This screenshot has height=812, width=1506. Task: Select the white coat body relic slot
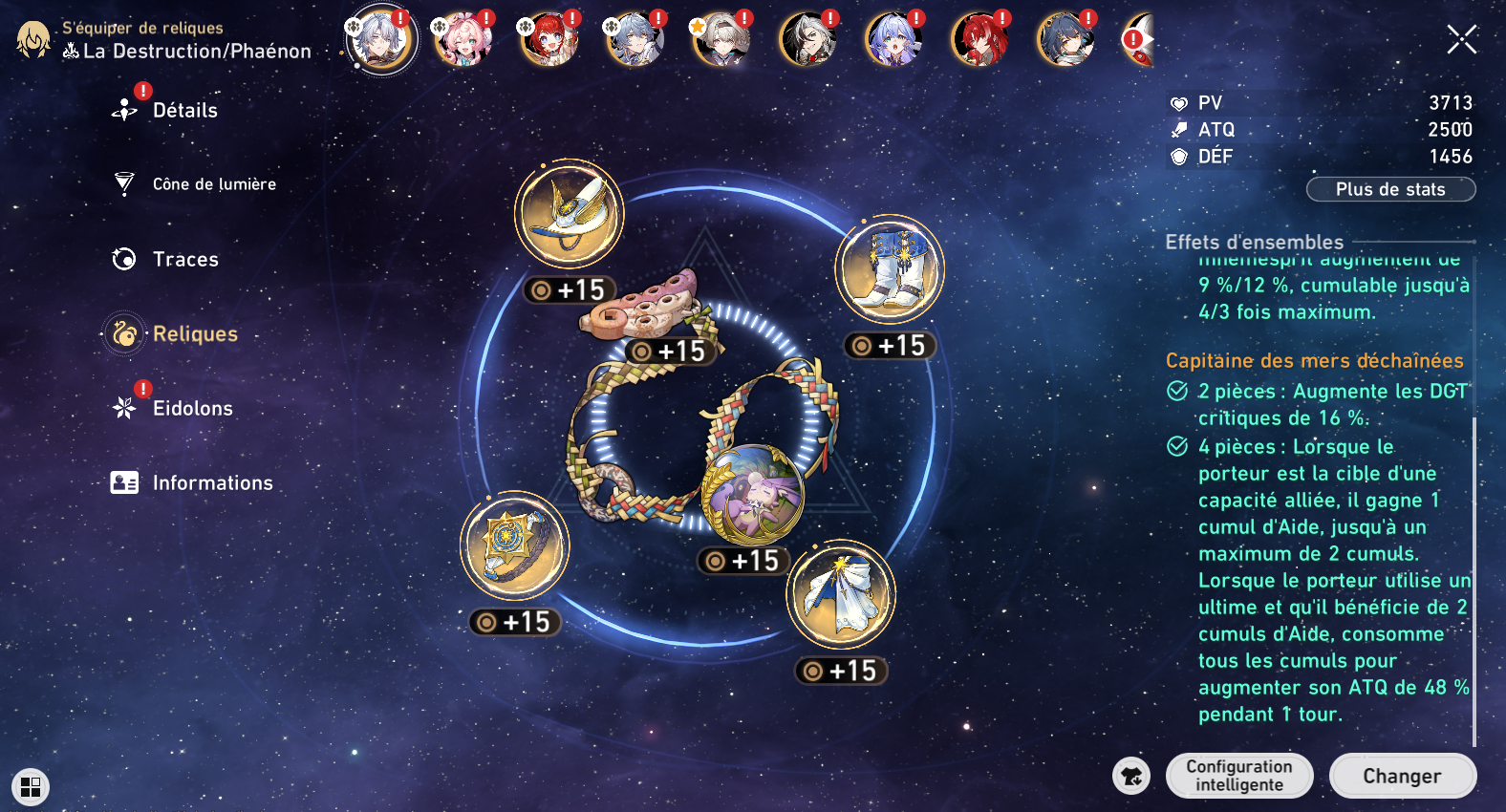point(841,594)
